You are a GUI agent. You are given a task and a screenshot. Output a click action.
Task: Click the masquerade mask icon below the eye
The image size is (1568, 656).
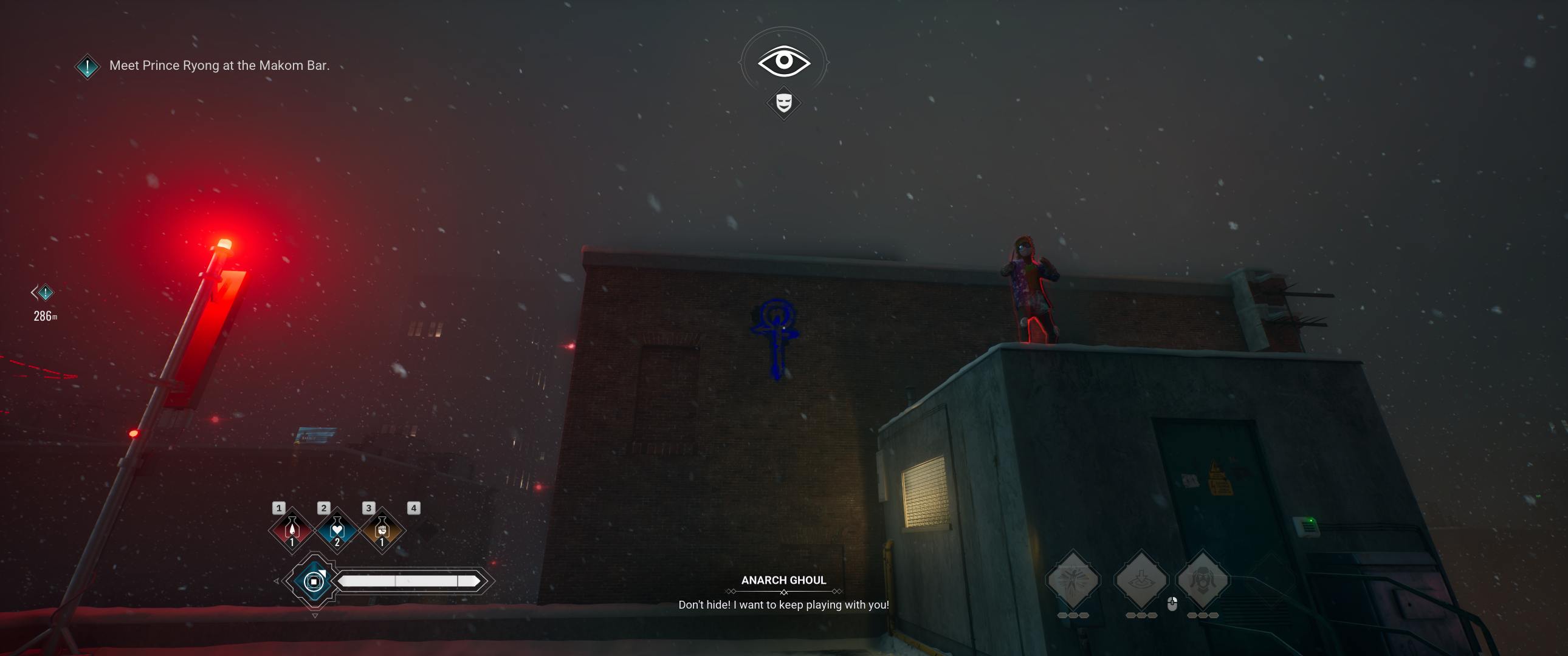point(784,102)
